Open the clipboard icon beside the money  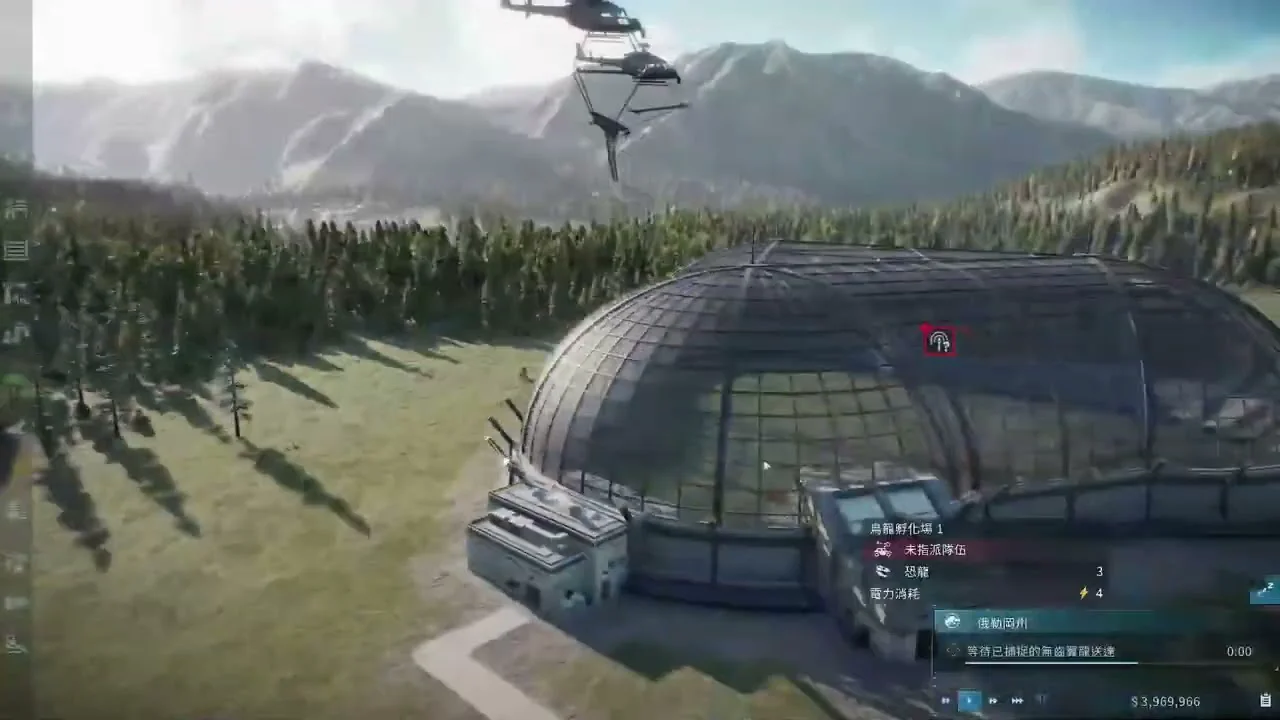[x=1266, y=700]
